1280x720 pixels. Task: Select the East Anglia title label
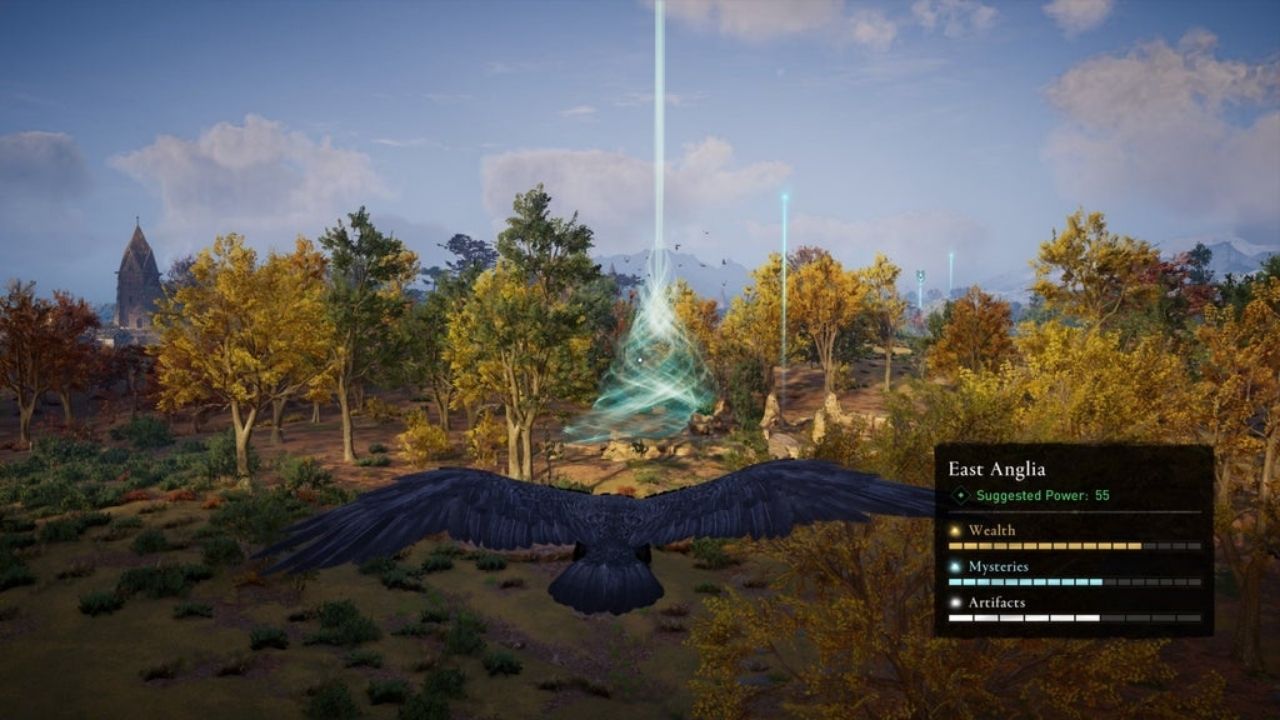pos(997,467)
